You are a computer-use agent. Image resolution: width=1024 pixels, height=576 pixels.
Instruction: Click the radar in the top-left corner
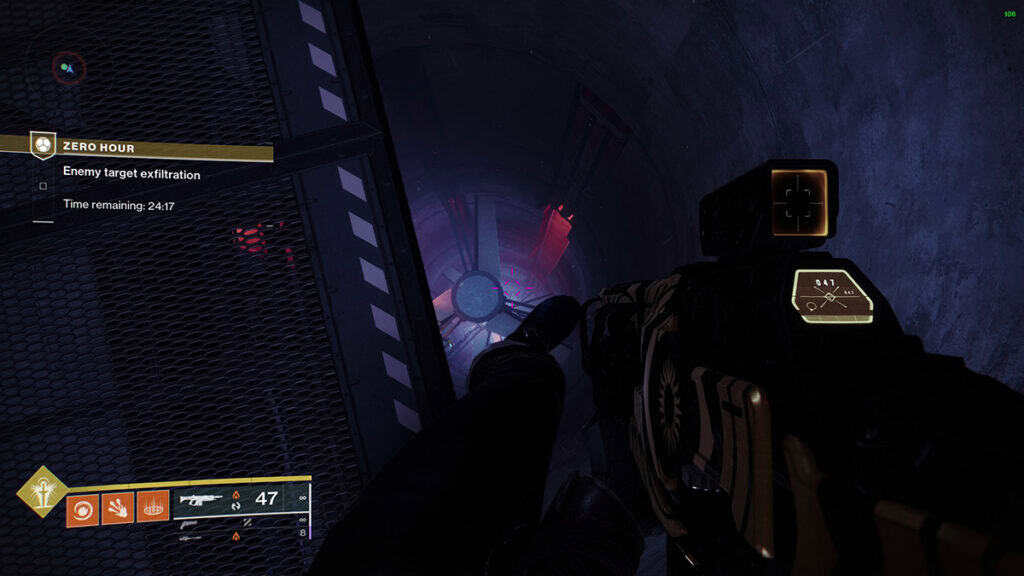(x=68, y=68)
